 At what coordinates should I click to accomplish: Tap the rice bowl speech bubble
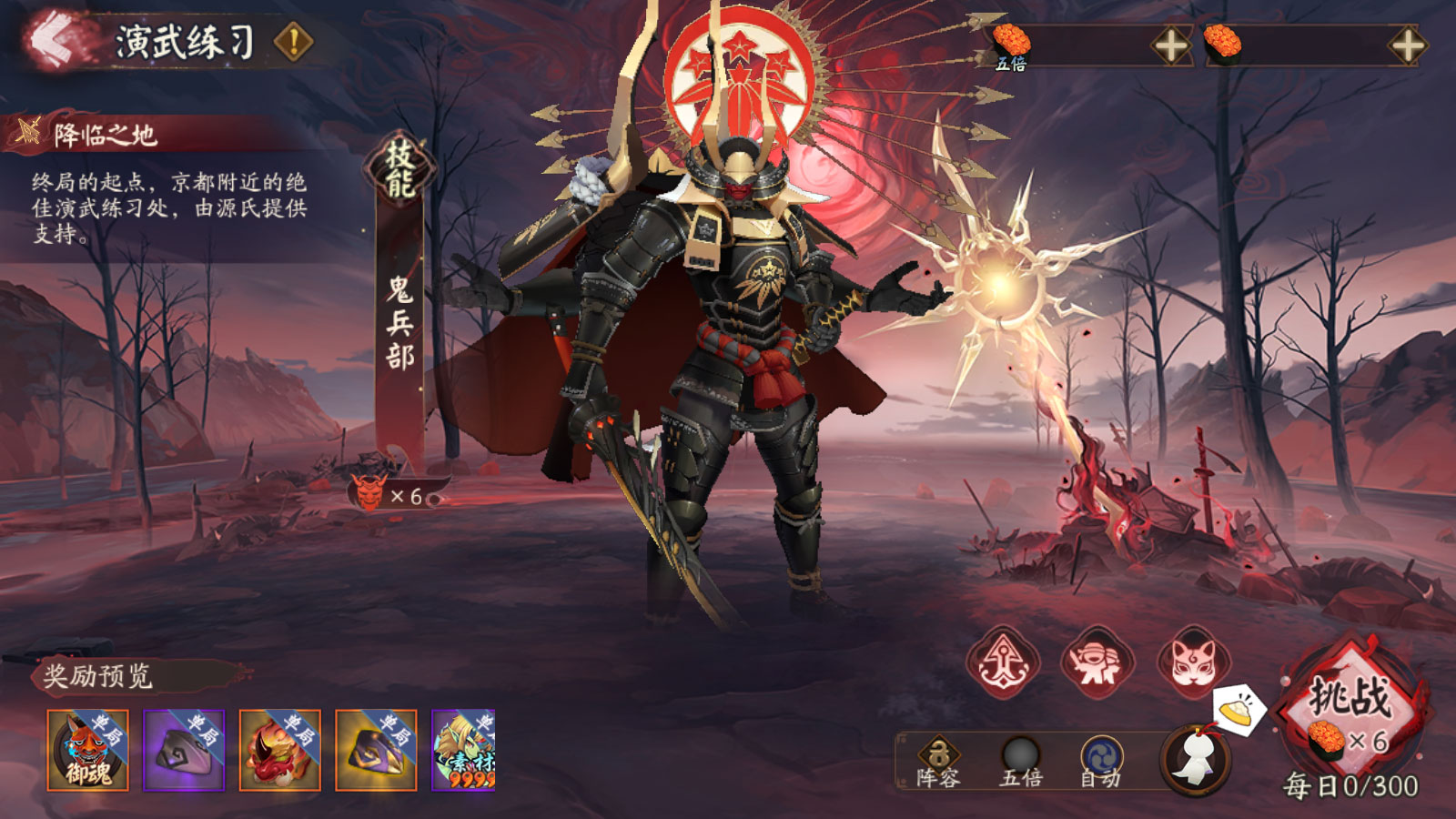click(1238, 709)
